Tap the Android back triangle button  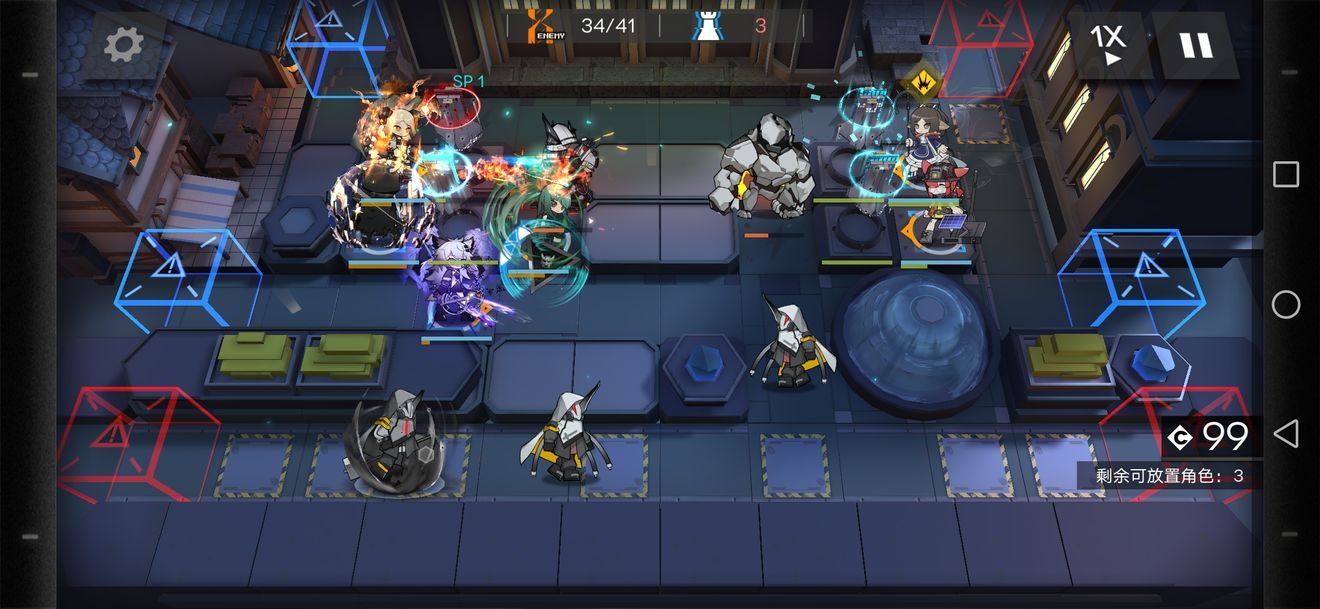point(1286,434)
